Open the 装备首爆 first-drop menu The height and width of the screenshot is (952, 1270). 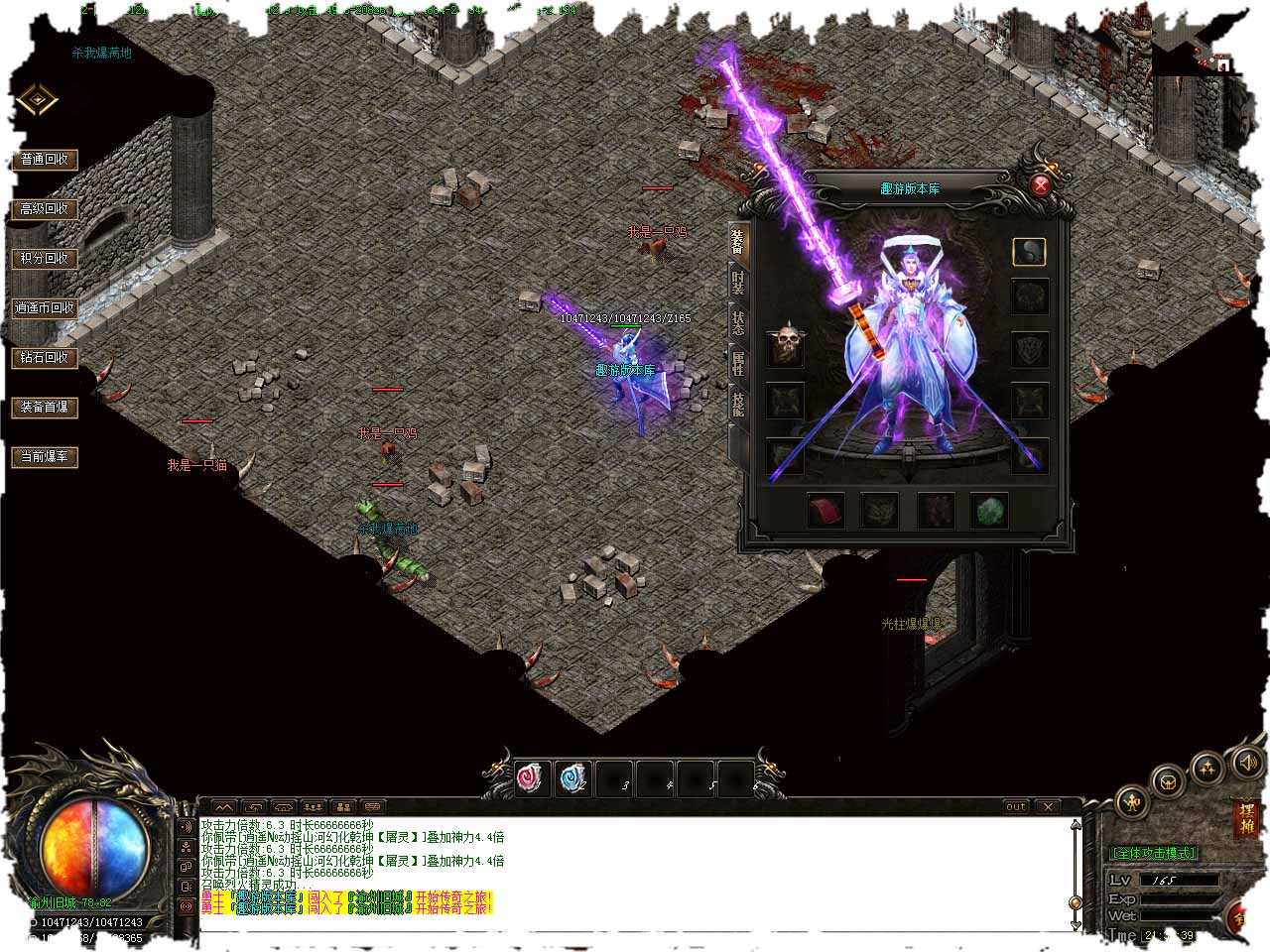(45, 408)
